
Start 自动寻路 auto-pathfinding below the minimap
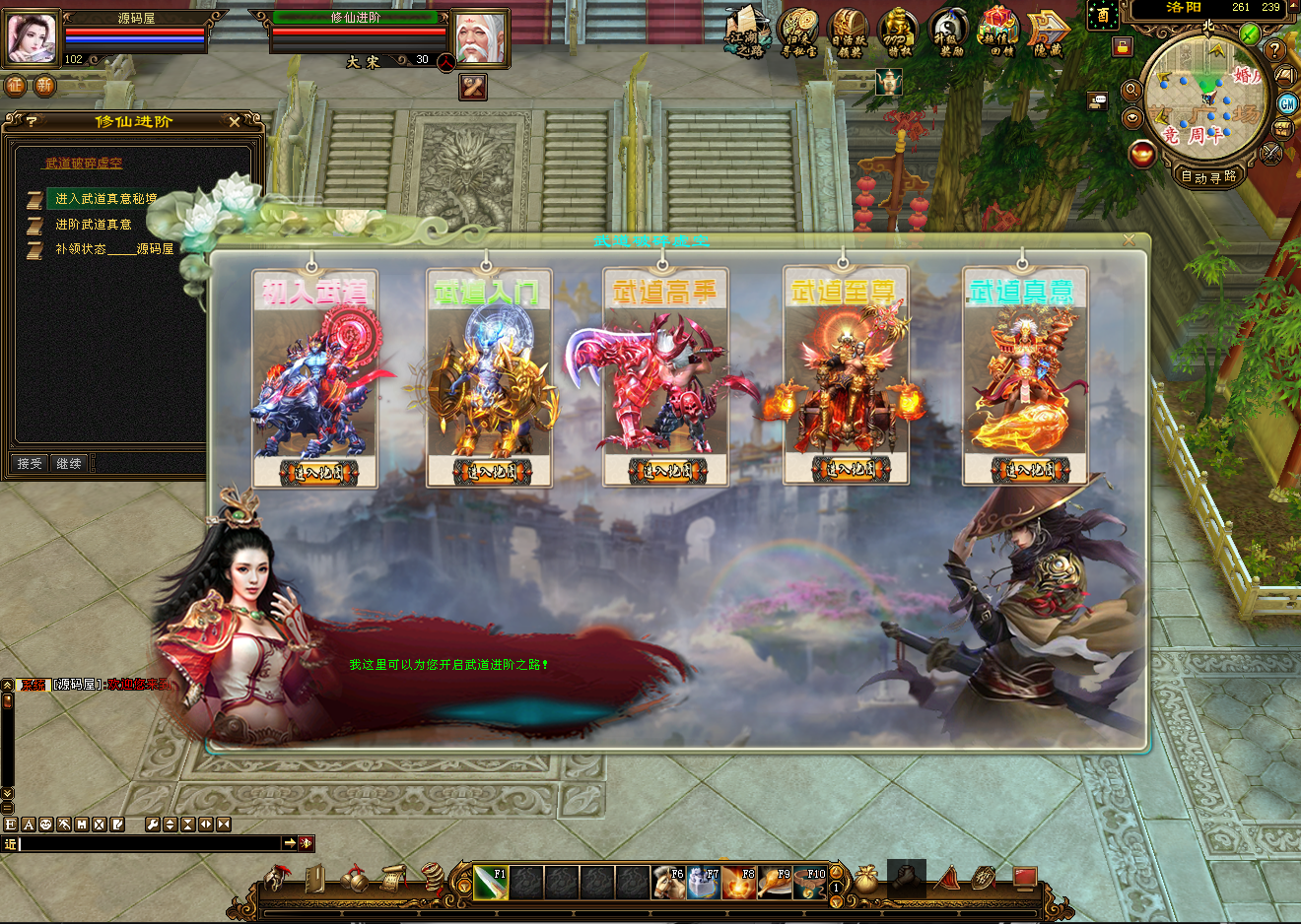pos(1208,177)
